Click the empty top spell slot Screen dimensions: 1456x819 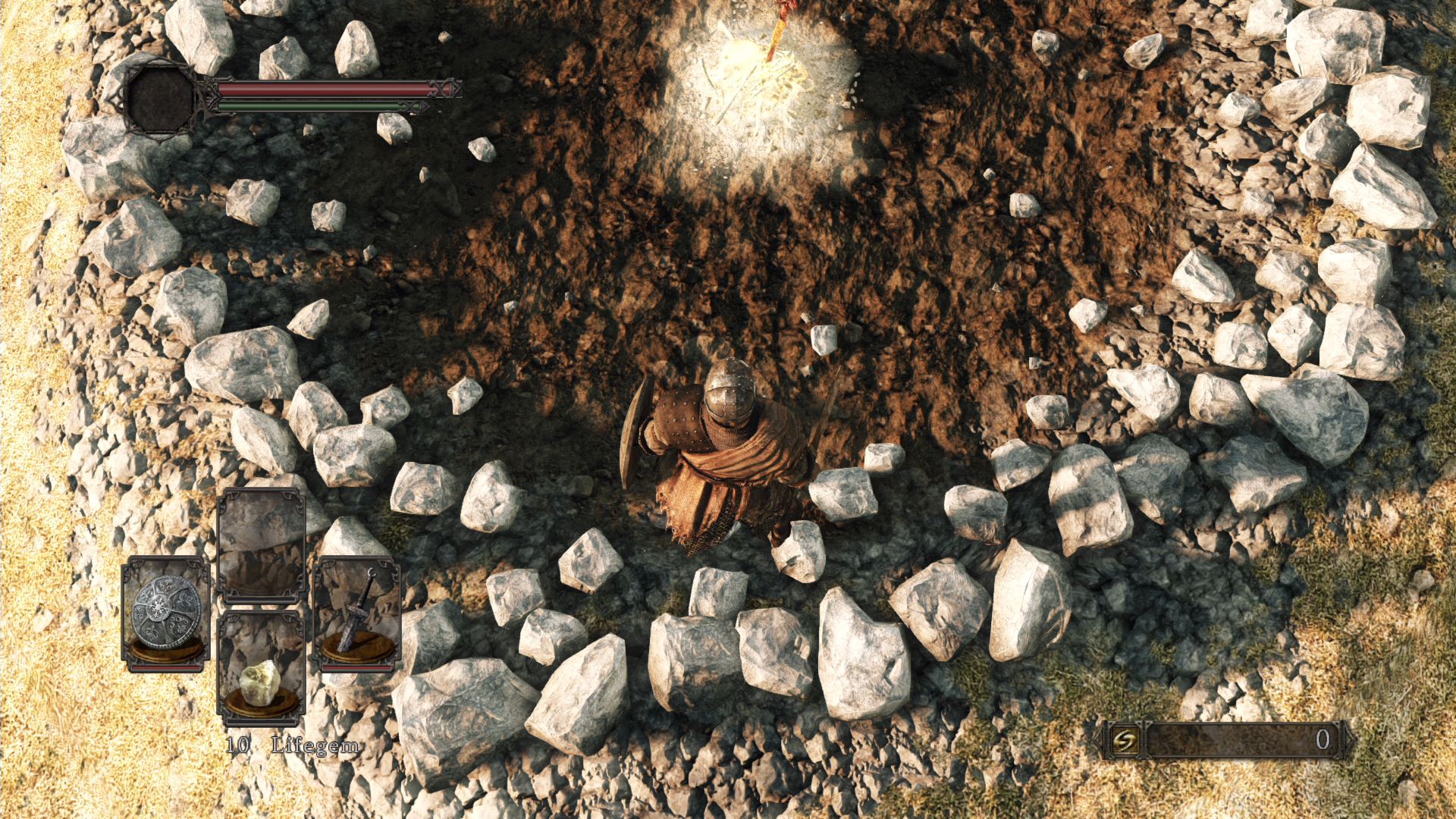point(262,546)
